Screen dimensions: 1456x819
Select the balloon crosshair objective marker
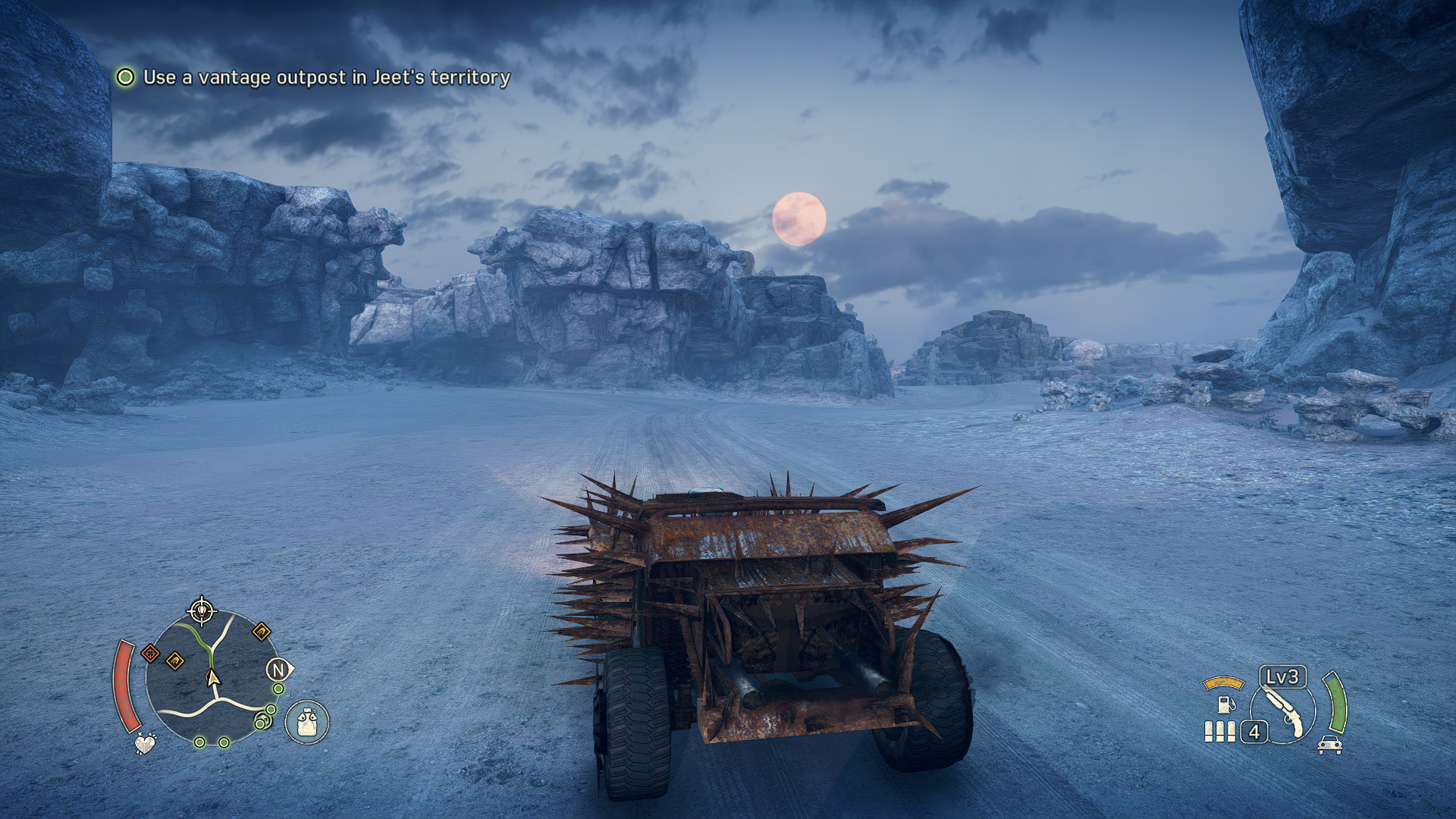(x=201, y=610)
